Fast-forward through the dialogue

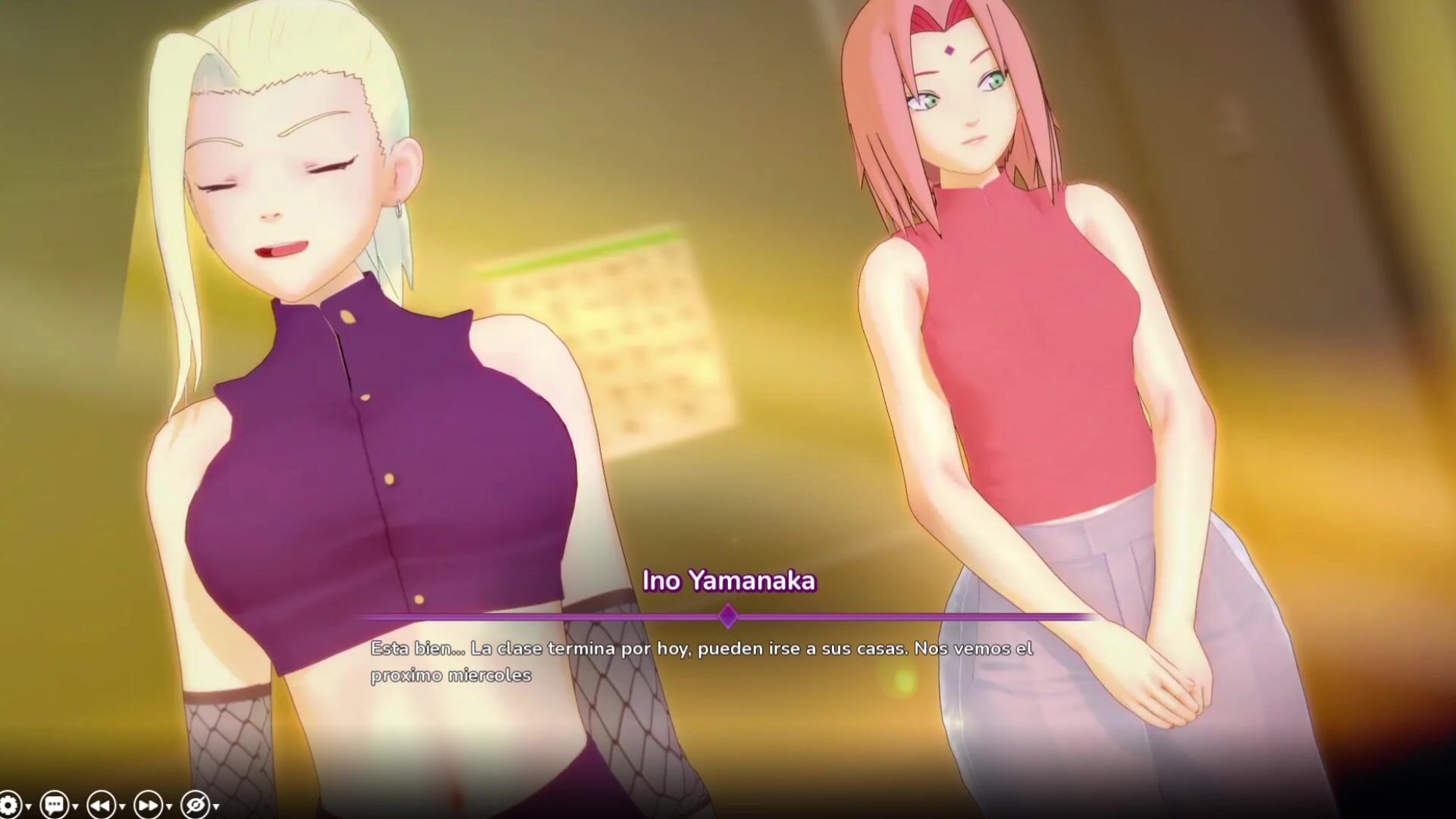coord(148,805)
